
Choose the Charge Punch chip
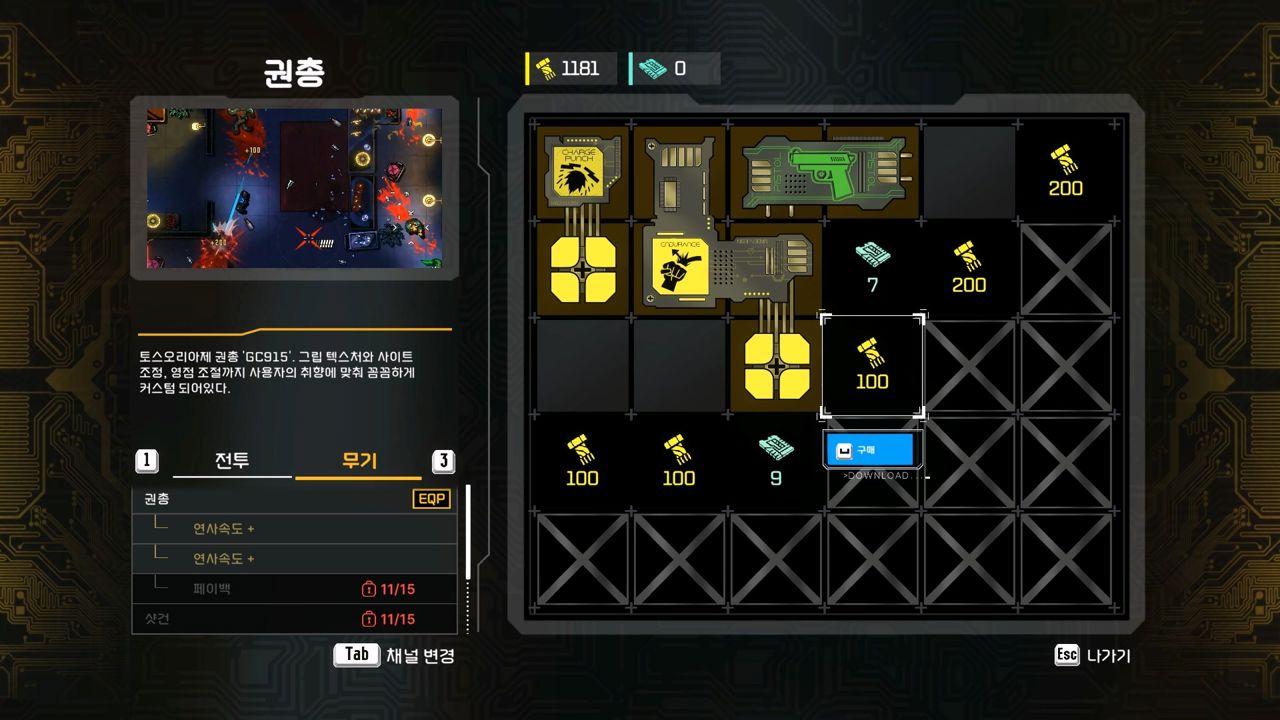[x=582, y=170]
